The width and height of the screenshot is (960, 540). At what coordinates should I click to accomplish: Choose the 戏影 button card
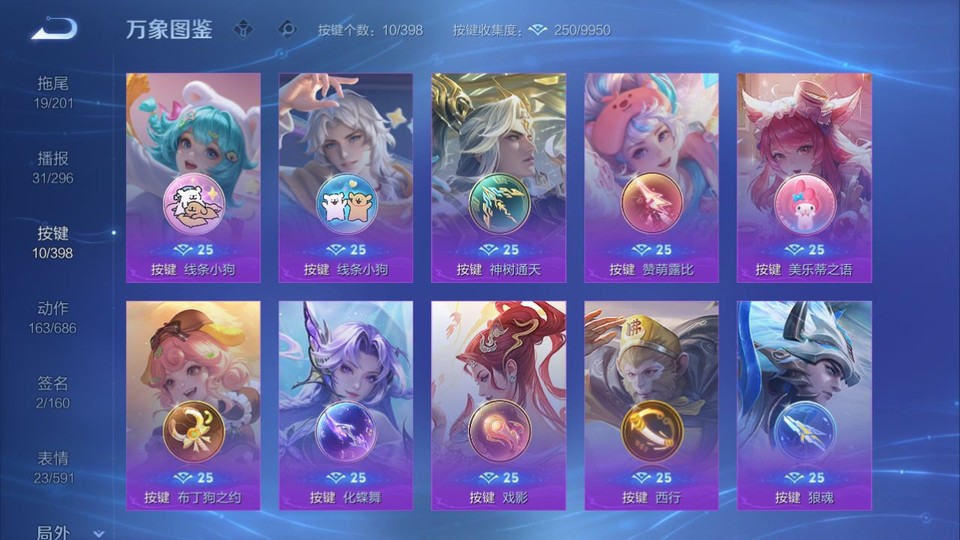tap(499, 405)
